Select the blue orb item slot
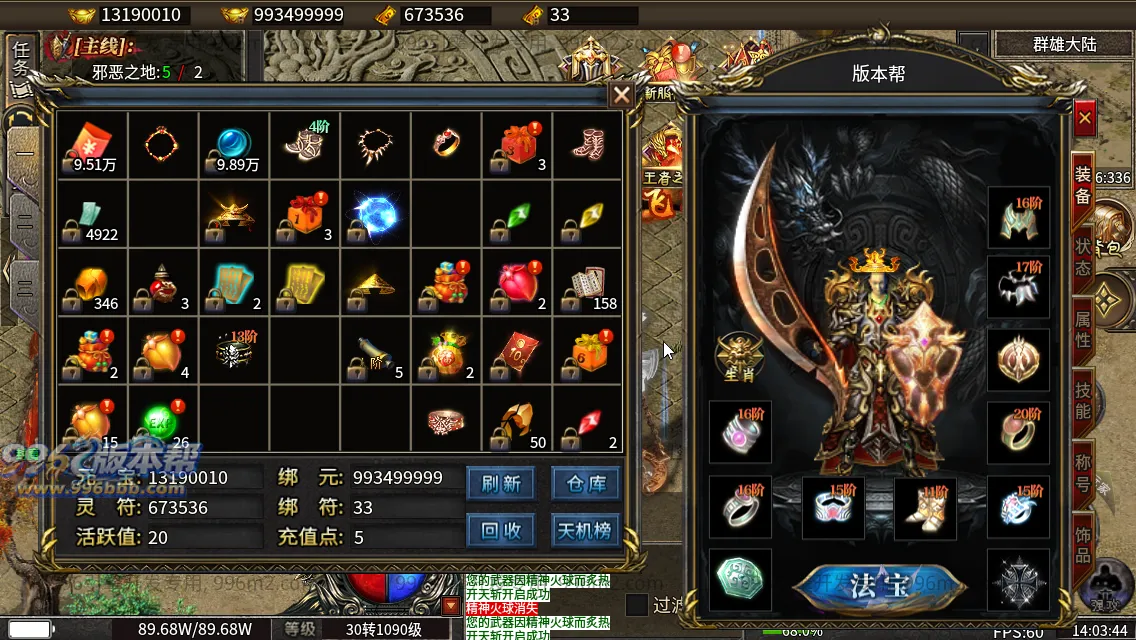Screen dimensions: 1136x640 (x=234, y=145)
